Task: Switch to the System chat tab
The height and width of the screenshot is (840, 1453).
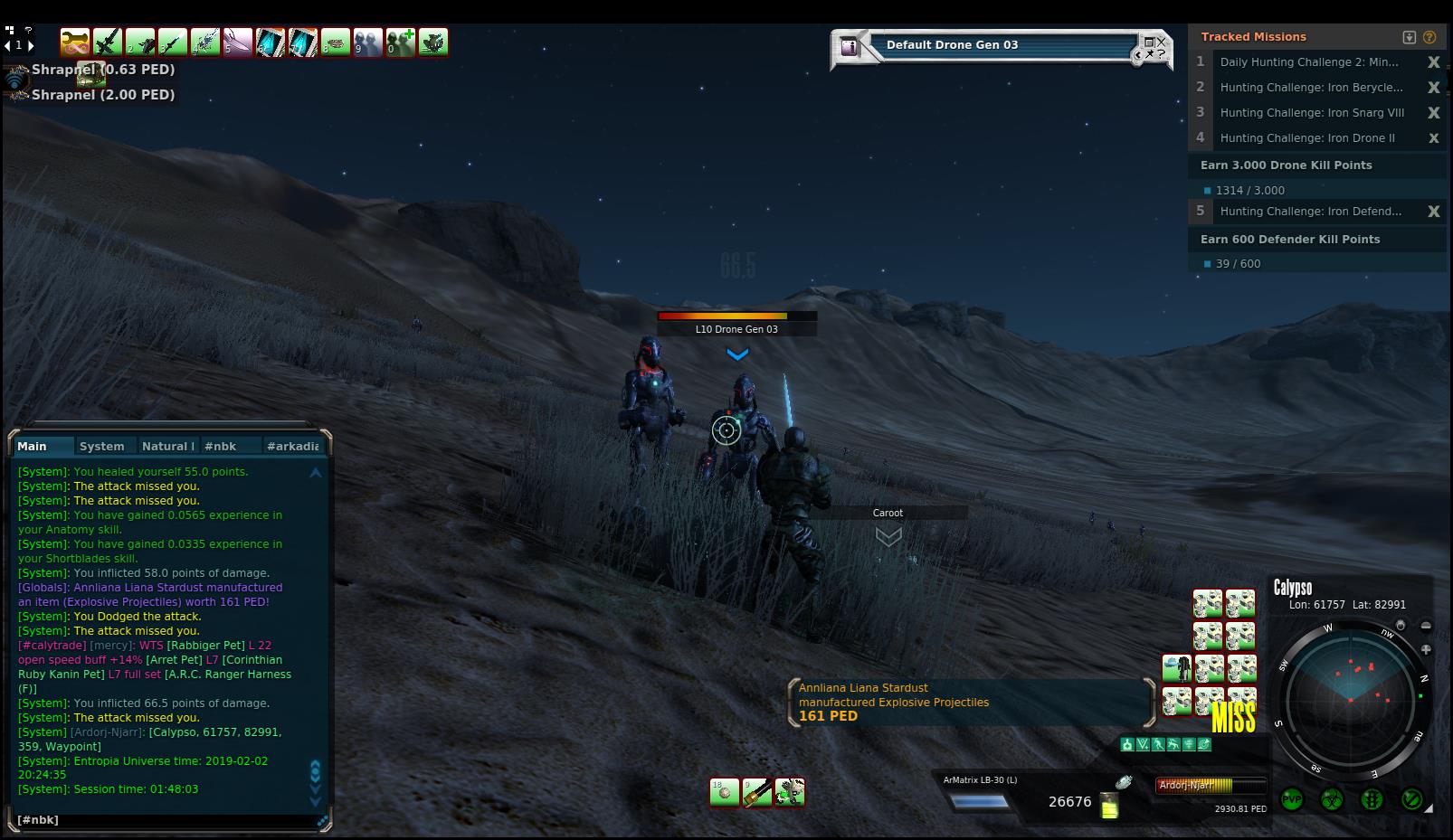Action: pos(101,446)
